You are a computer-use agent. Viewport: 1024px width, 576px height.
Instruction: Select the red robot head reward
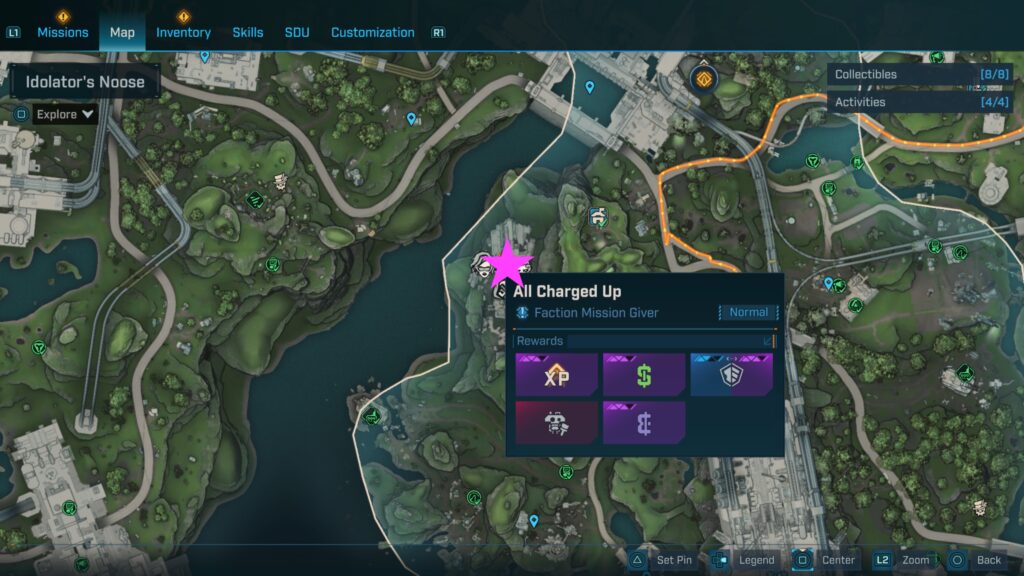coord(556,422)
